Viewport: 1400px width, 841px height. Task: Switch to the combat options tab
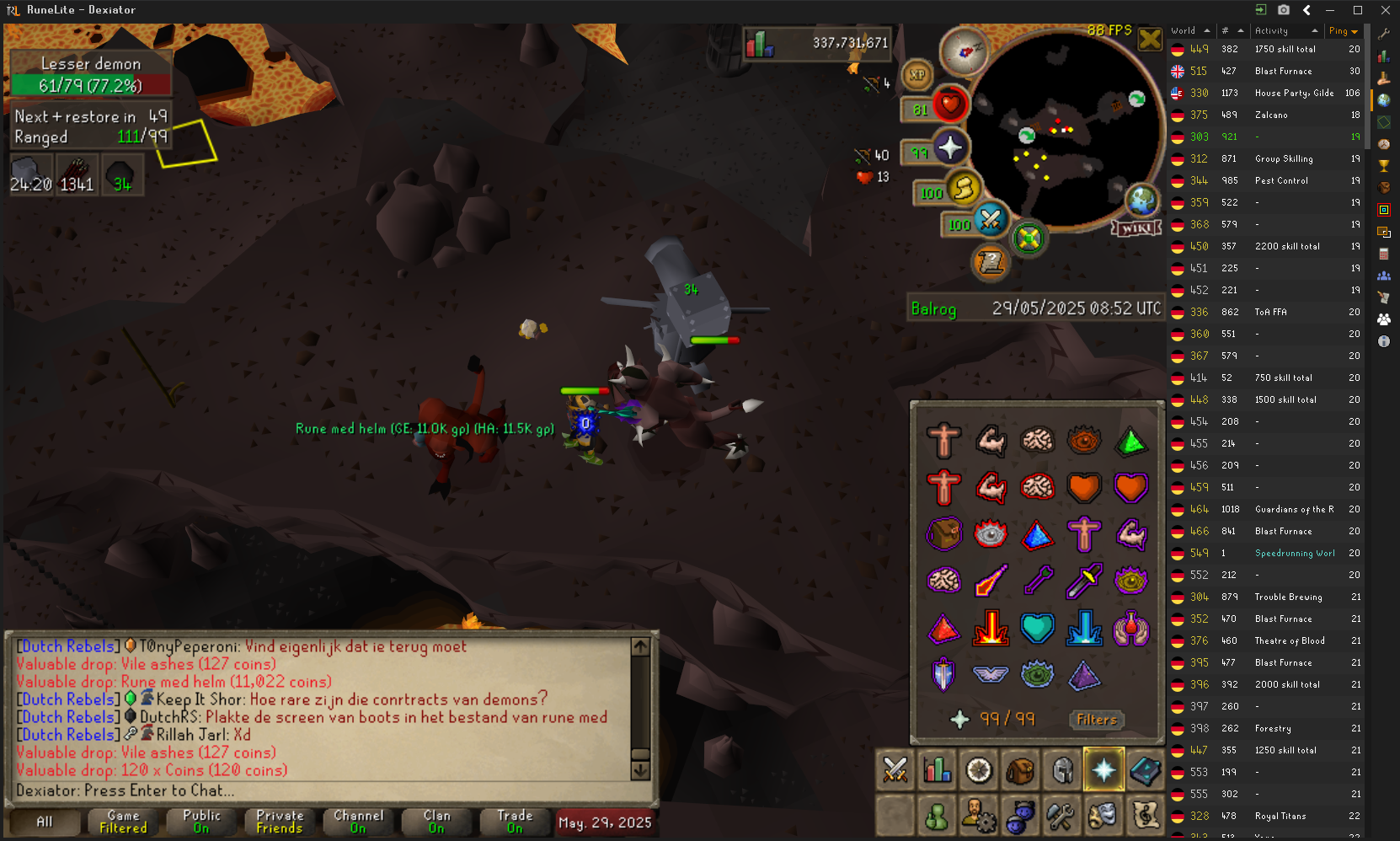[x=895, y=770]
